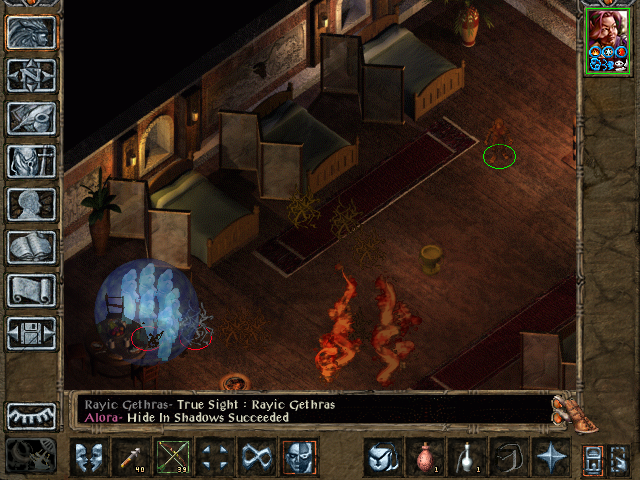640x480 pixels.
Task: Open the floppy disk options menu
Action: [x=31, y=332]
